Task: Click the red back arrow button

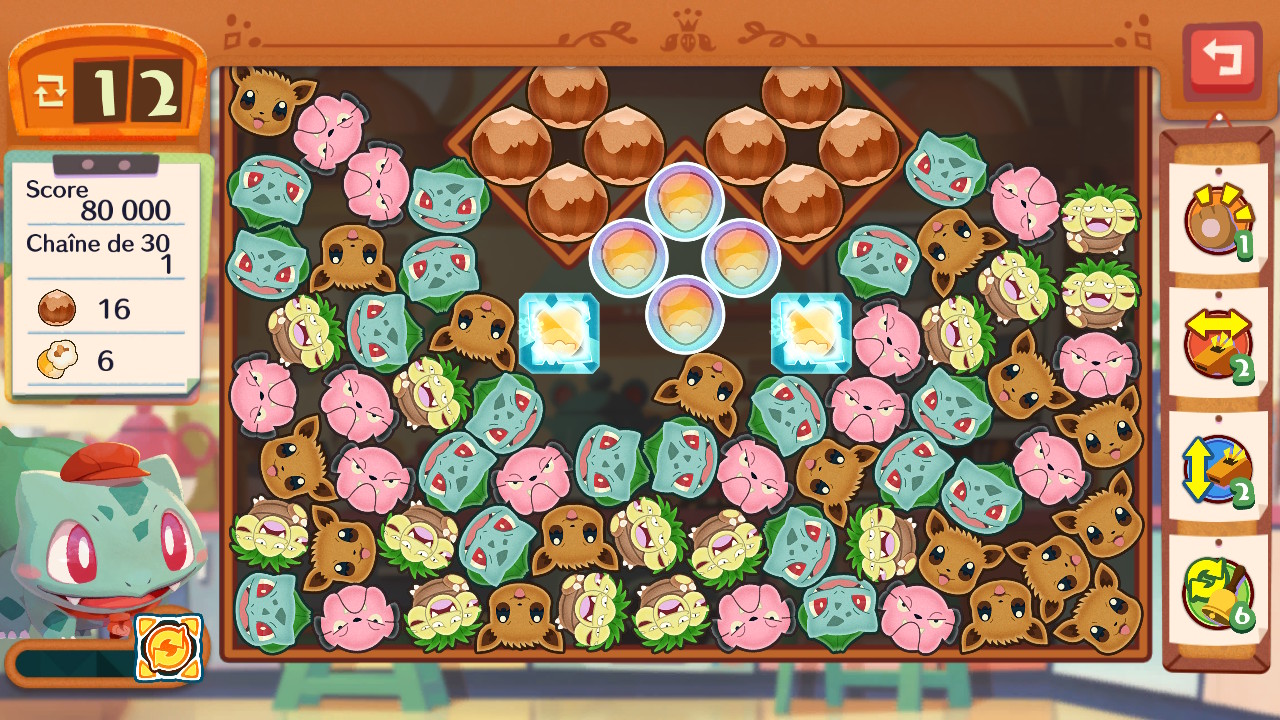Action: pyautogui.click(x=1221, y=61)
